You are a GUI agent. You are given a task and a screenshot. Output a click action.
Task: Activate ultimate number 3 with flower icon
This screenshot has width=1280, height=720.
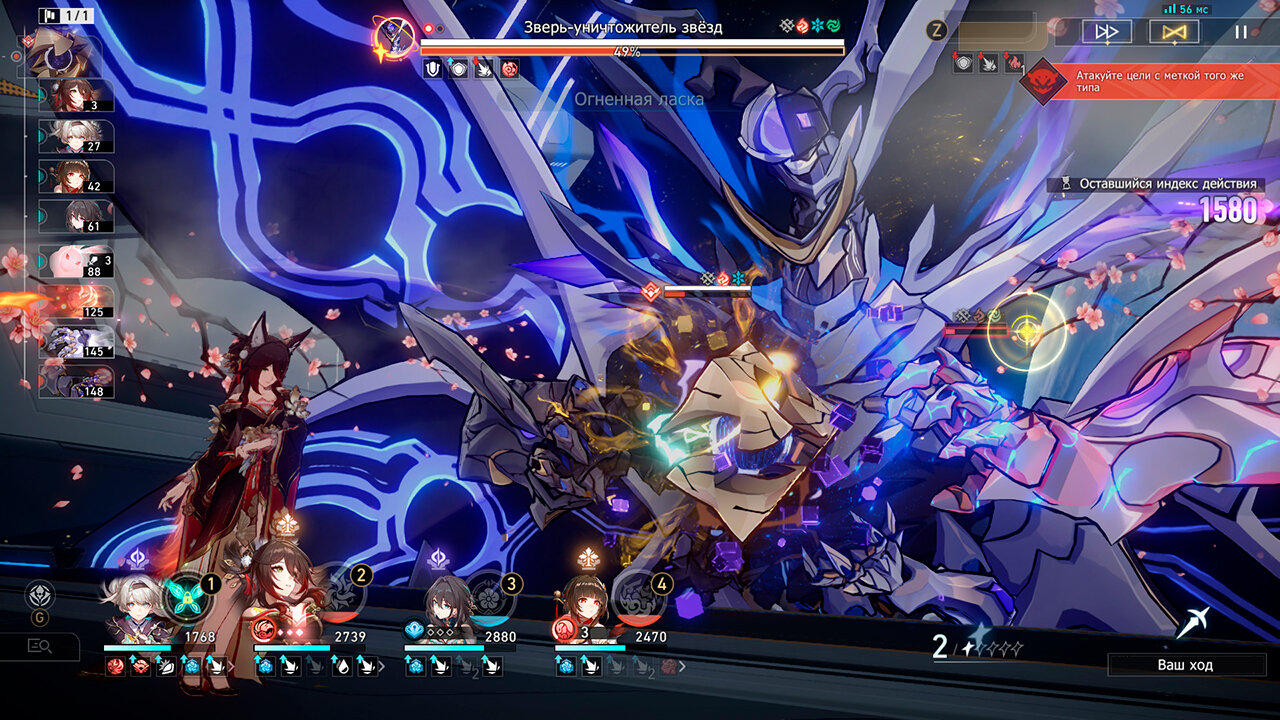tap(487, 597)
